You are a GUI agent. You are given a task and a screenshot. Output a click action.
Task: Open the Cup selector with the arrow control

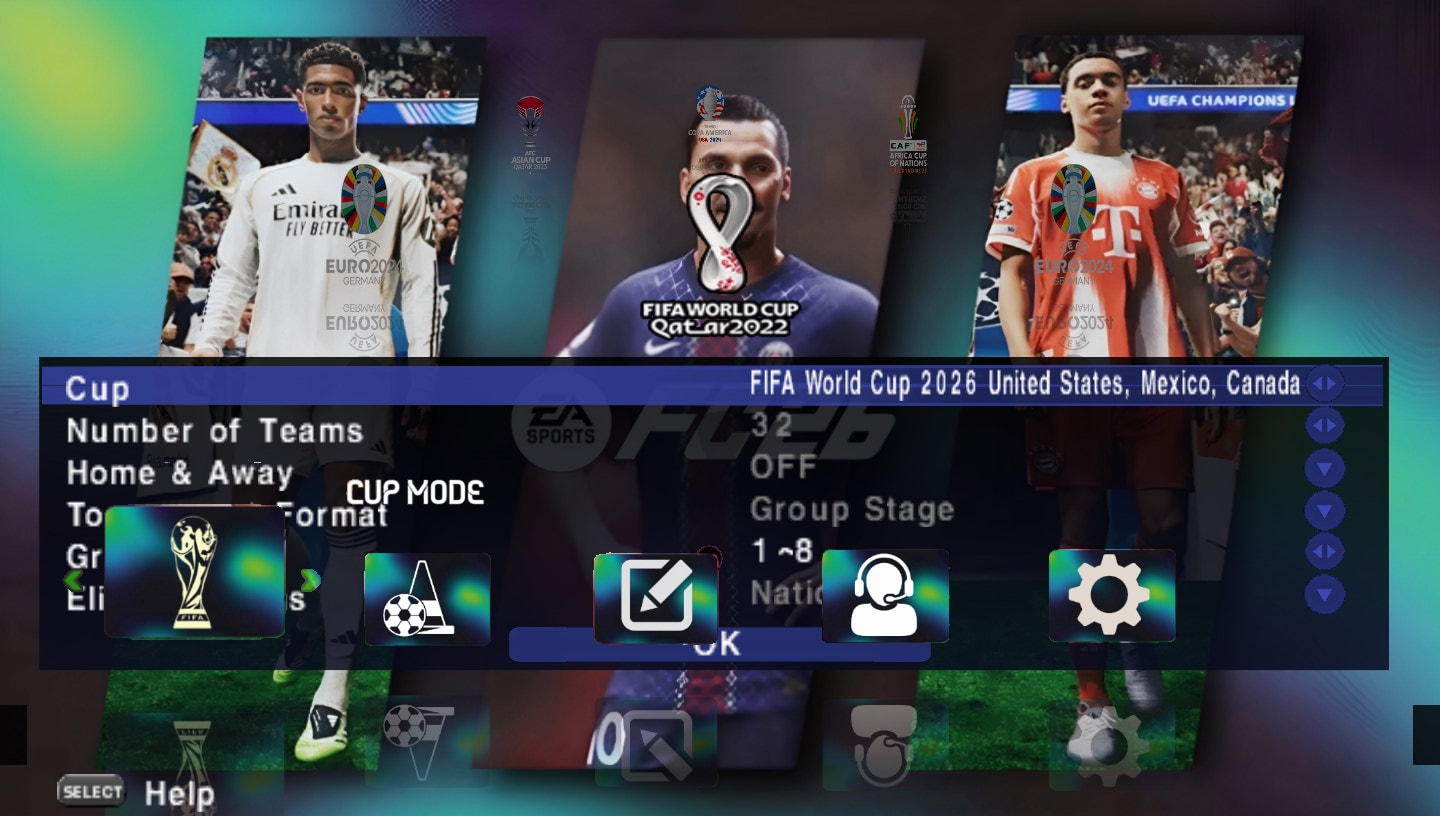(1324, 383)
